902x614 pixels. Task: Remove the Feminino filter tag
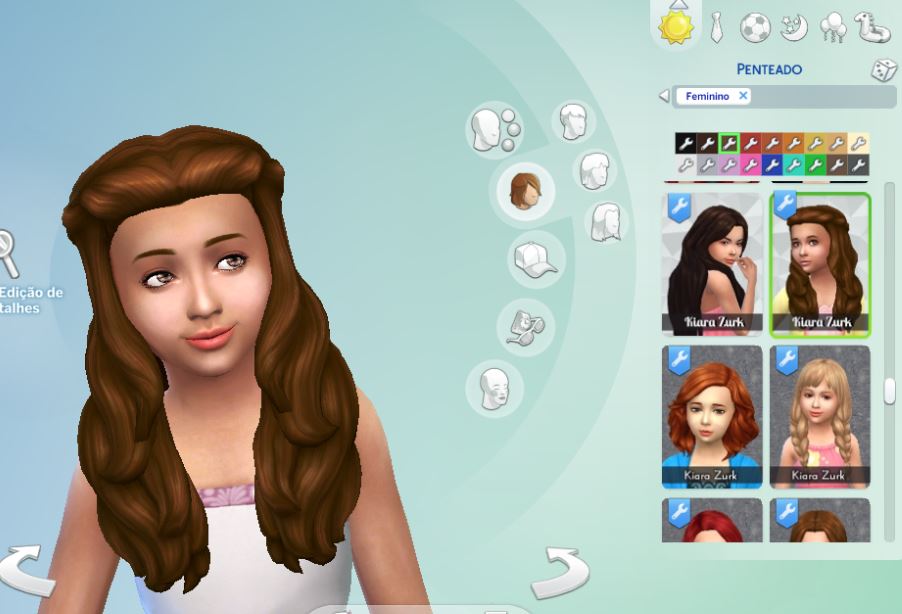point(743,96)
